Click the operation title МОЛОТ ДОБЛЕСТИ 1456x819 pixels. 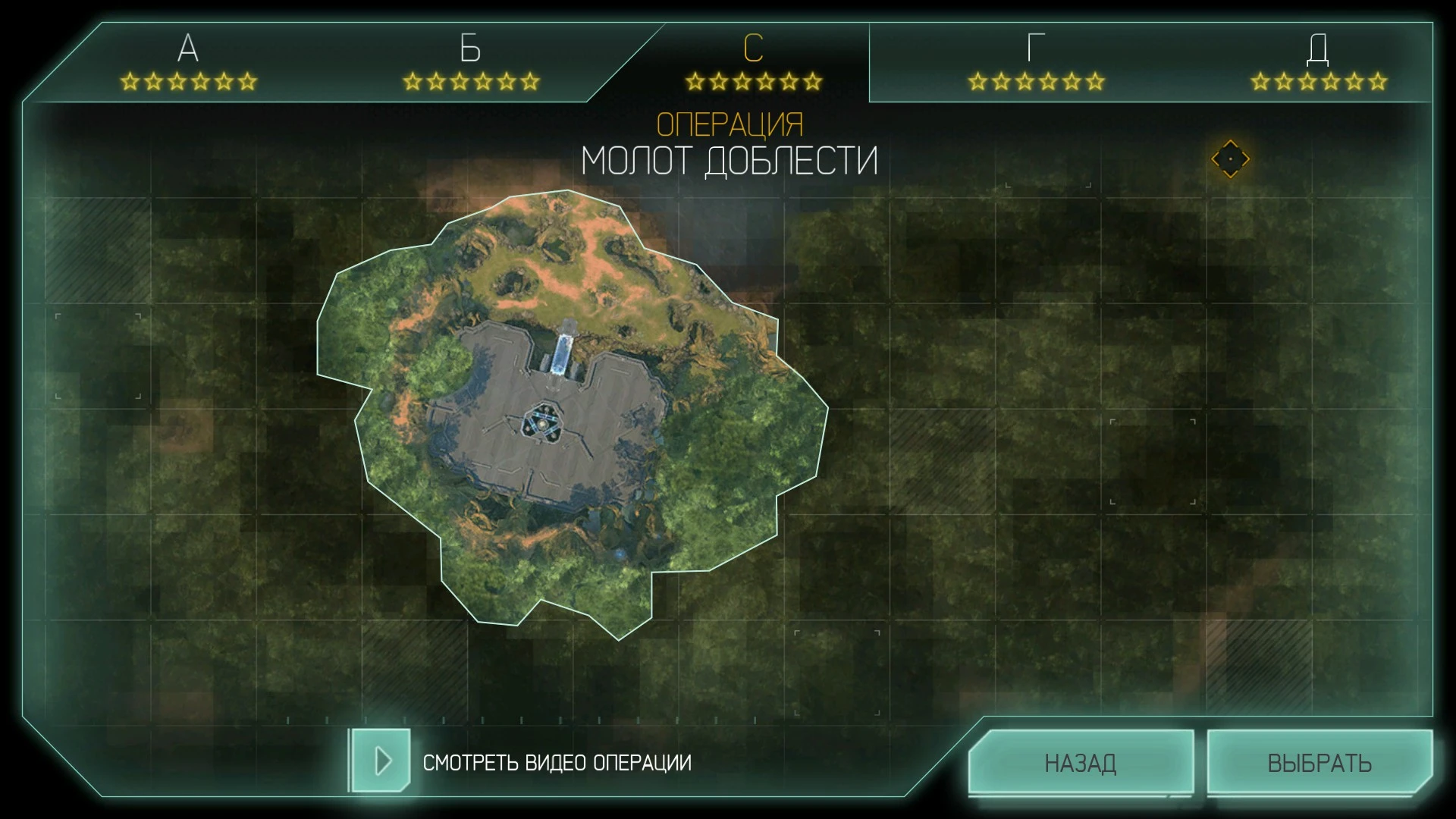coord(730,158)
